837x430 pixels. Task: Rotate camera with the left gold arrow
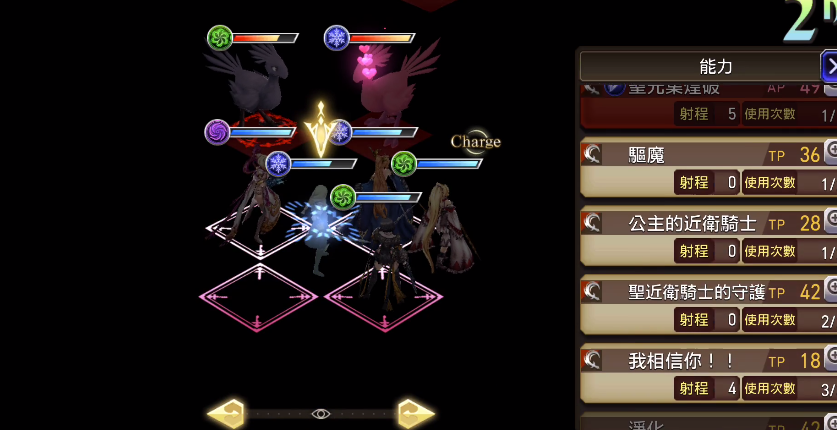coord(225,412)
